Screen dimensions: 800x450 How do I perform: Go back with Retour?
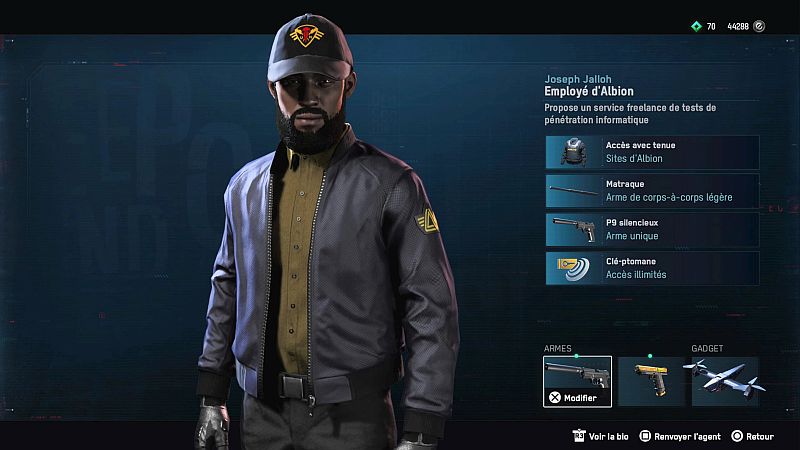753,436
